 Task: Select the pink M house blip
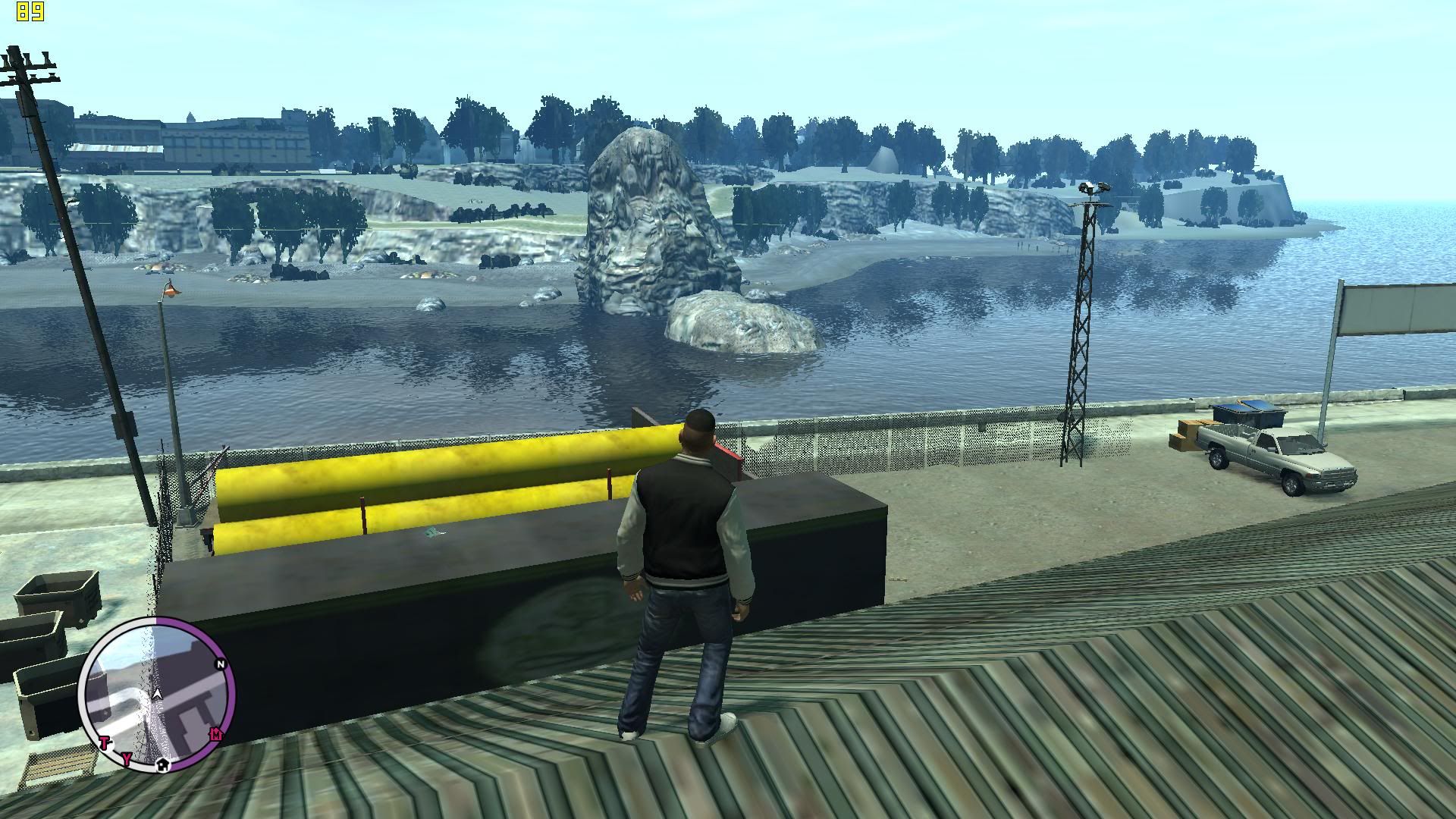click(217, 733)
